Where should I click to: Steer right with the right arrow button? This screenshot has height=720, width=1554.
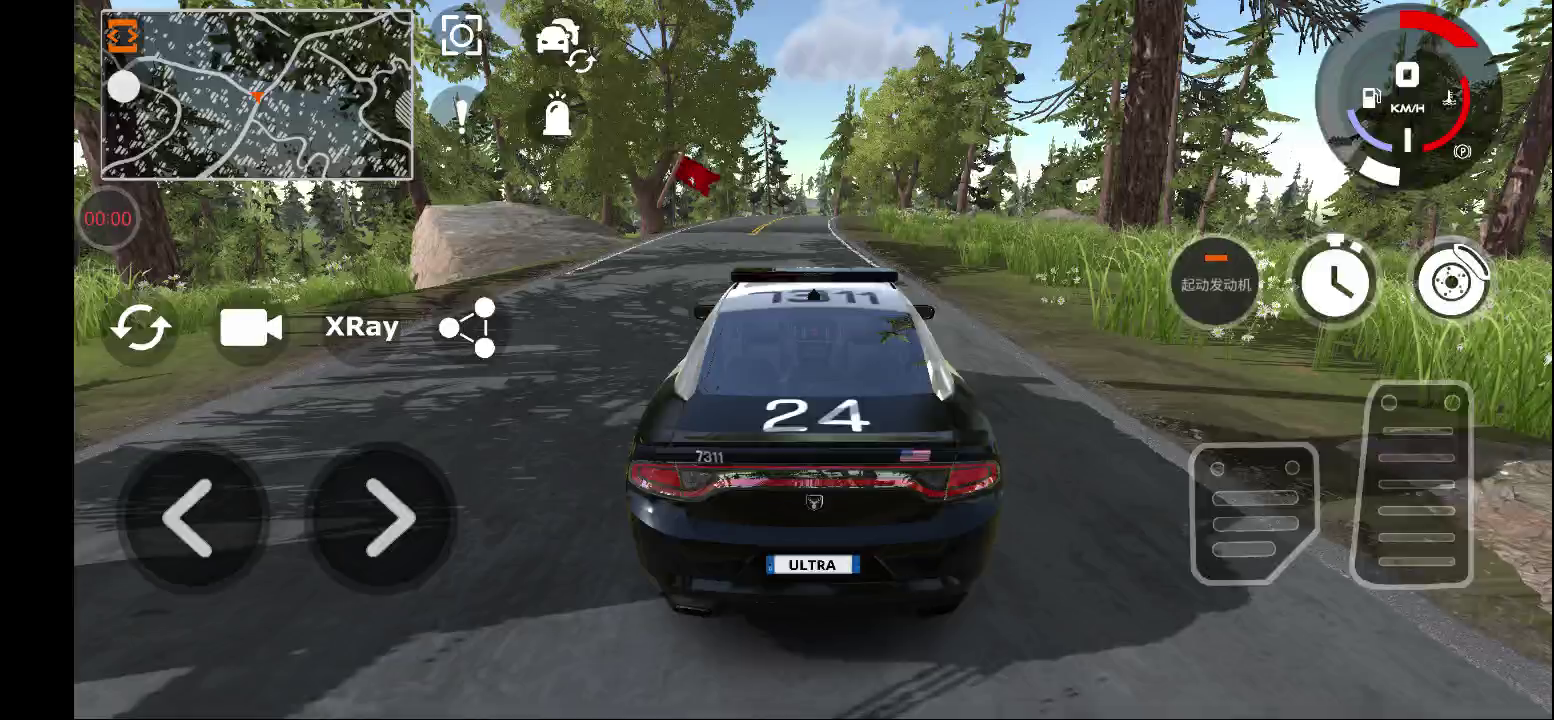pyautogui.click(x=383, y=518)
